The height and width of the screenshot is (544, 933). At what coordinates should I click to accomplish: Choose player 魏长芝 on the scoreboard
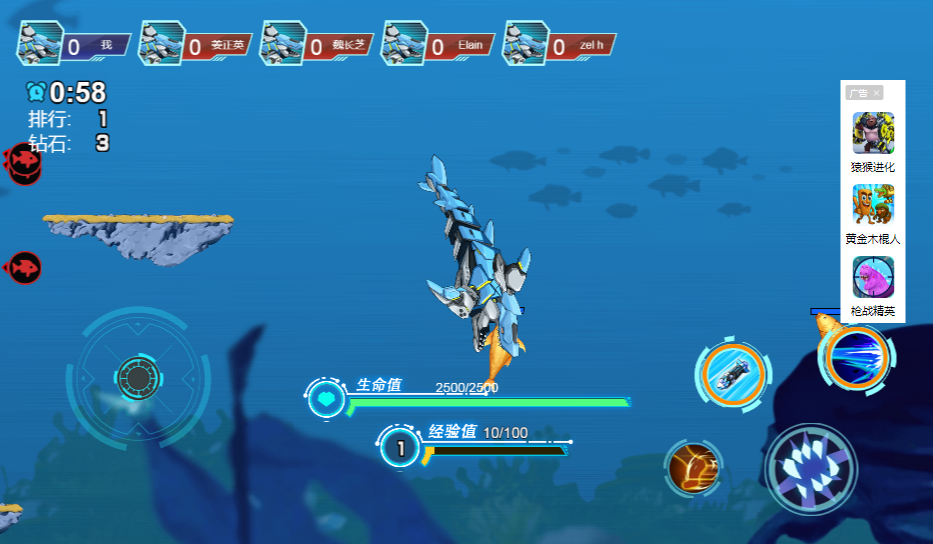318,45
